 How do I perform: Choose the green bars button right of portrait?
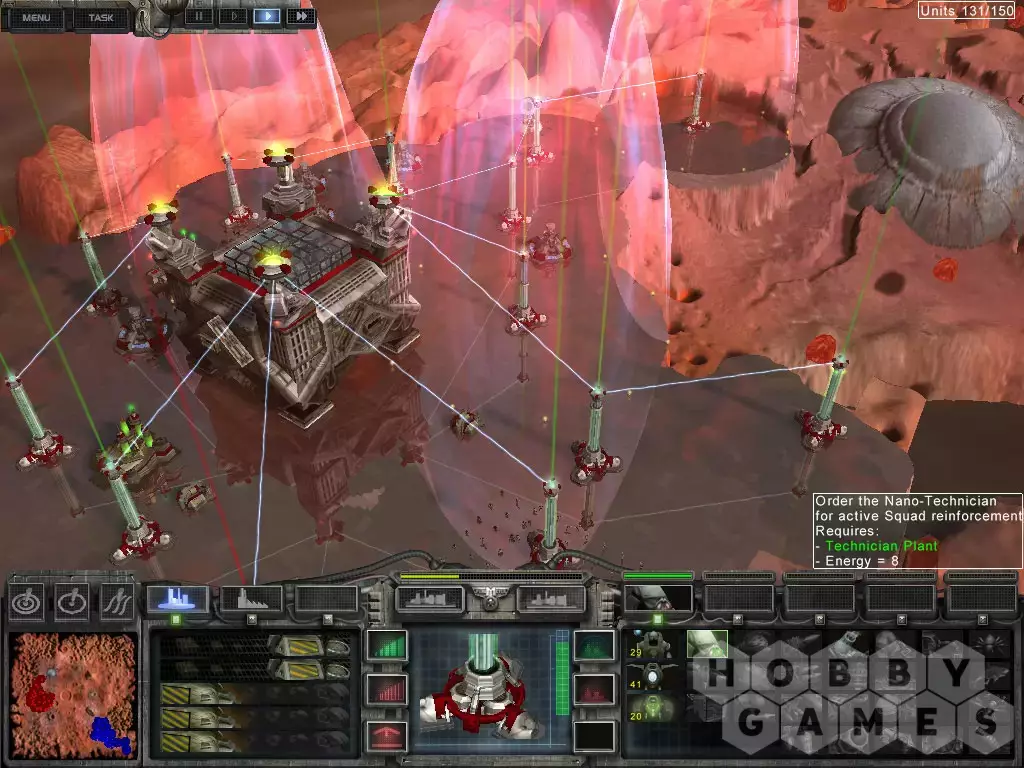pyautogui.click(x=594, y=645)
